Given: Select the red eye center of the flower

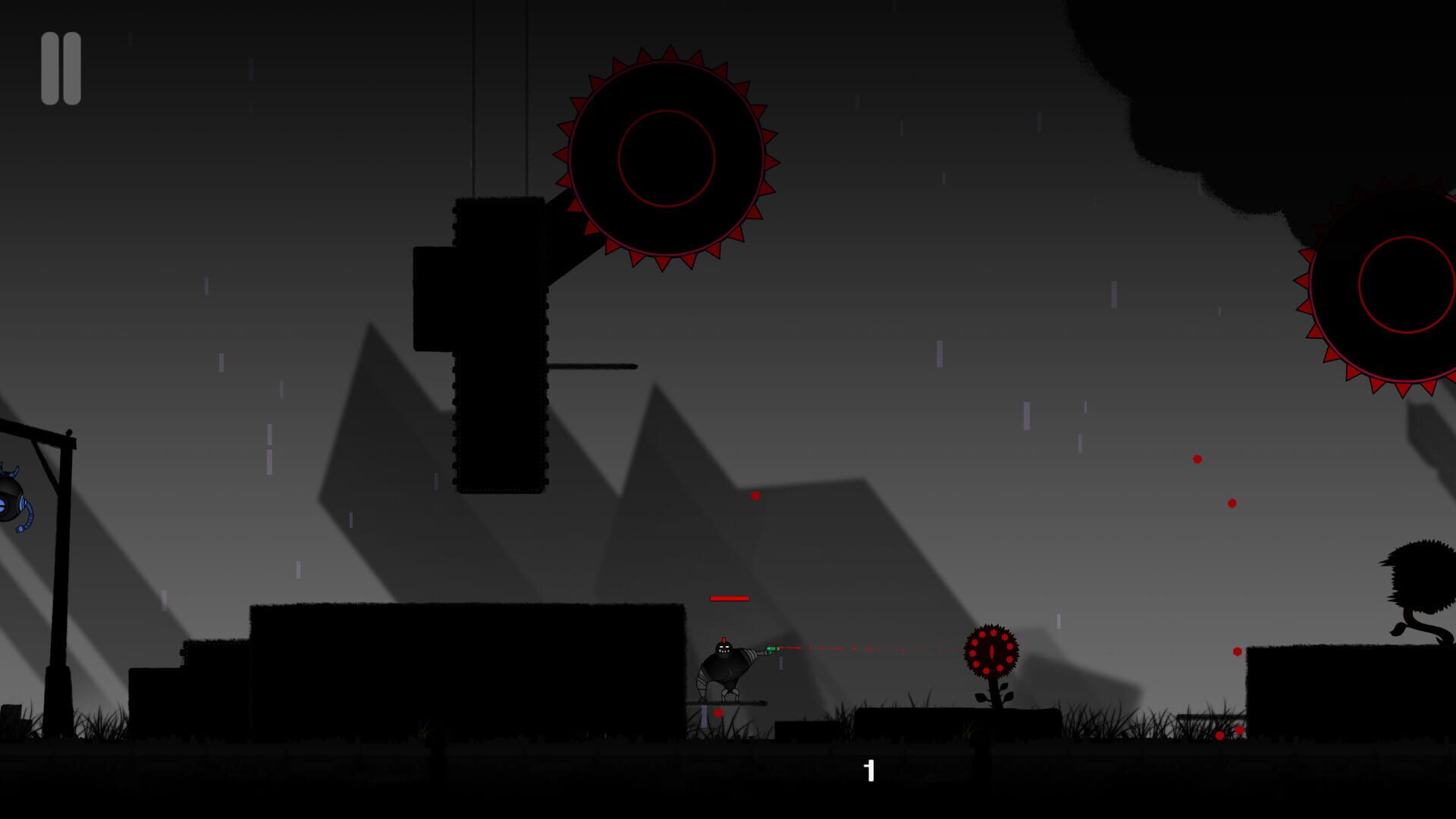Looking at the screenshot, I should pyautogui.click(x=992, y=651).
